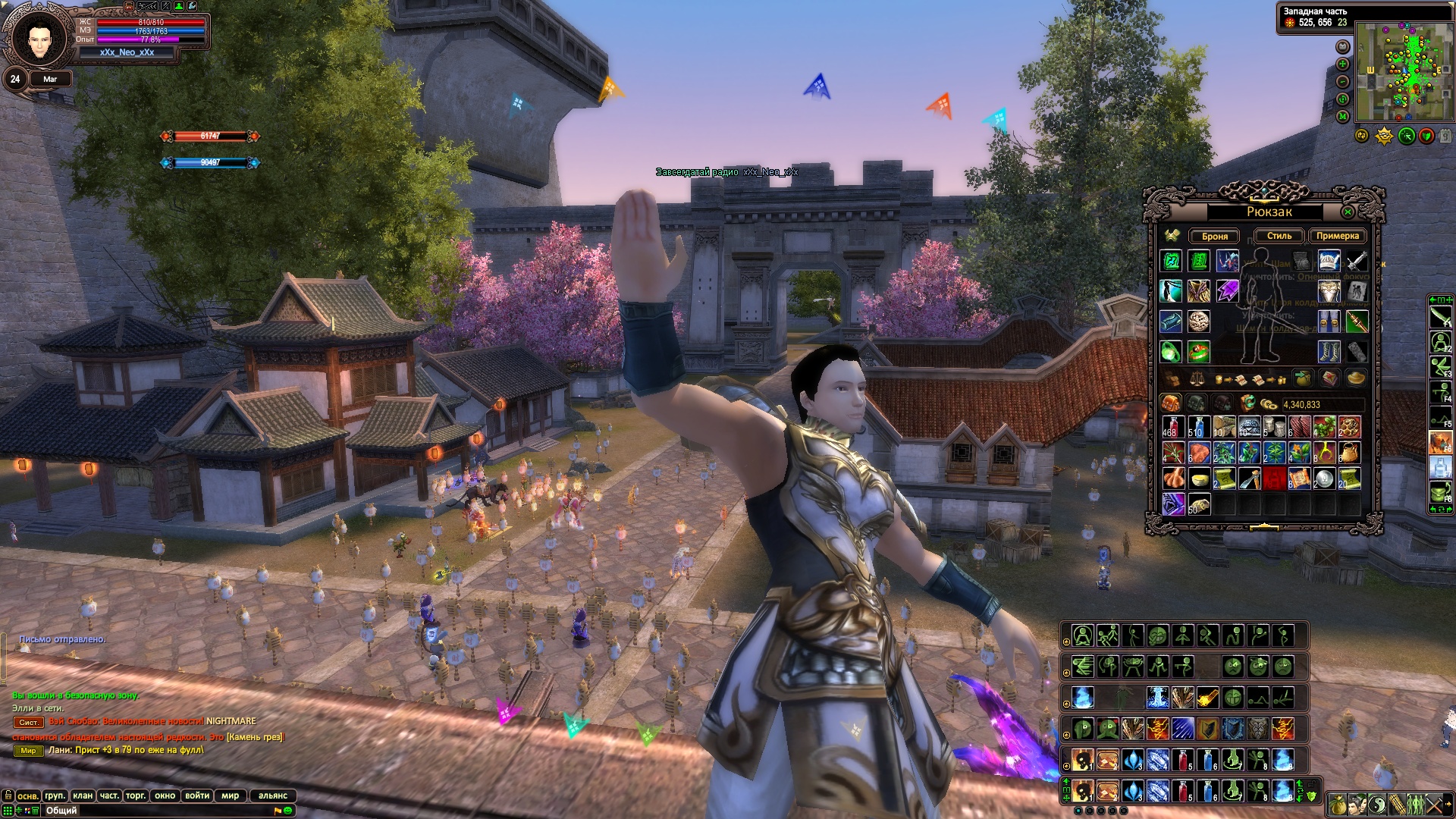Image resolution: width=1456 pixels, height=819 pixels.
Task: Switch to the мир chat tab
Action: click(231, 795)
